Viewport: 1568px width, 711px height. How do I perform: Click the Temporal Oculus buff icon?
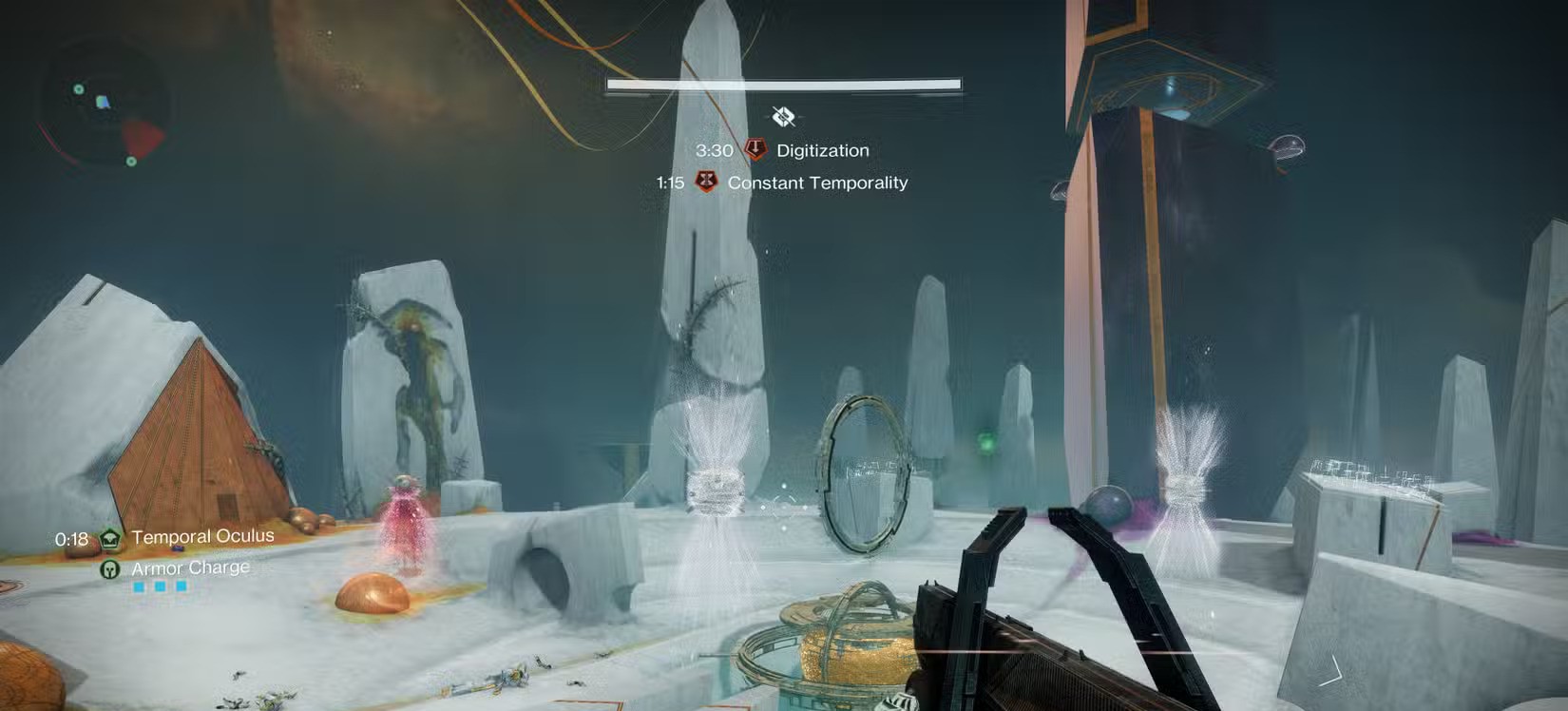click(x=111, y=539)
